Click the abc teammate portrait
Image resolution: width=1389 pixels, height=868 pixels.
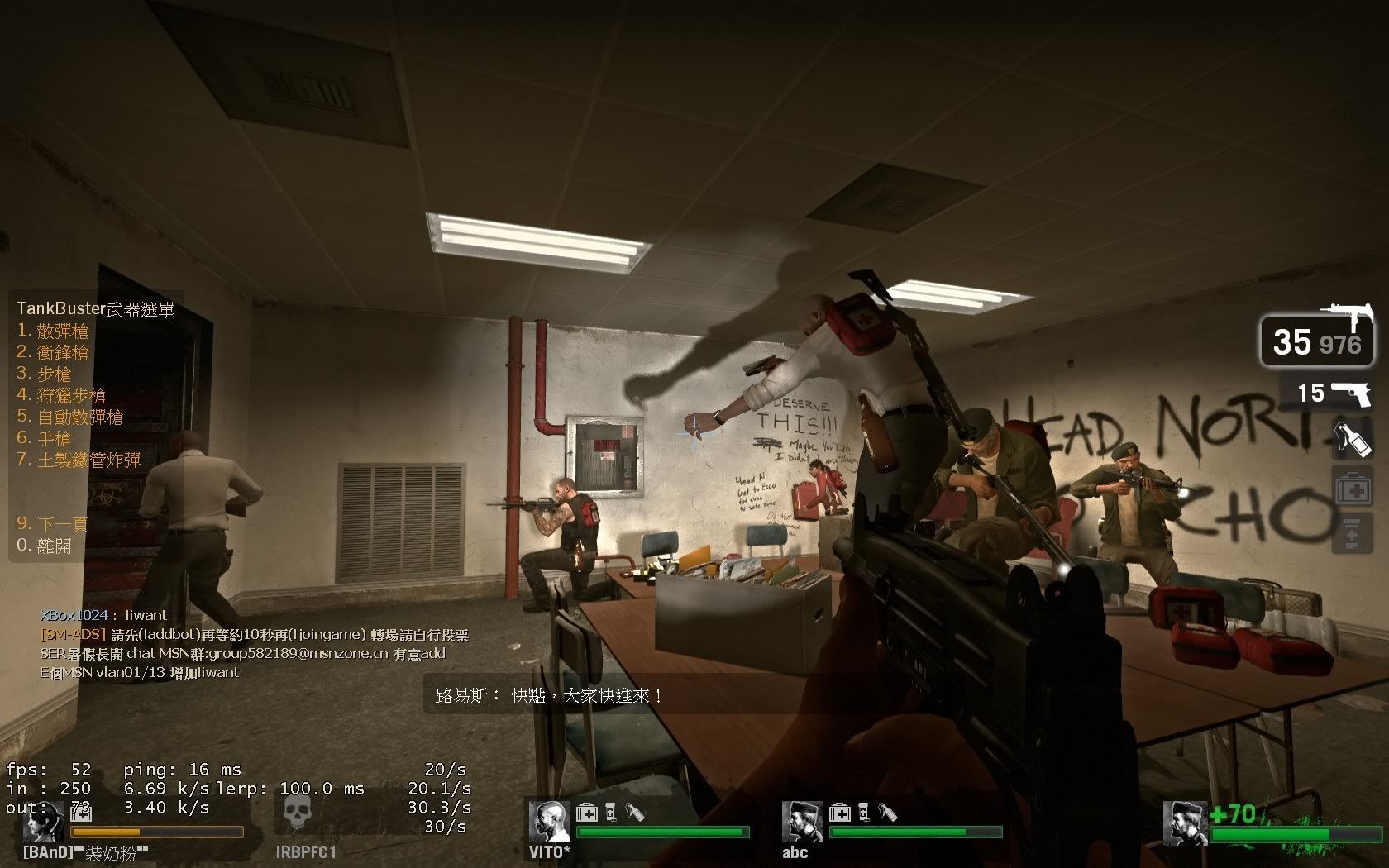(802, 821)
